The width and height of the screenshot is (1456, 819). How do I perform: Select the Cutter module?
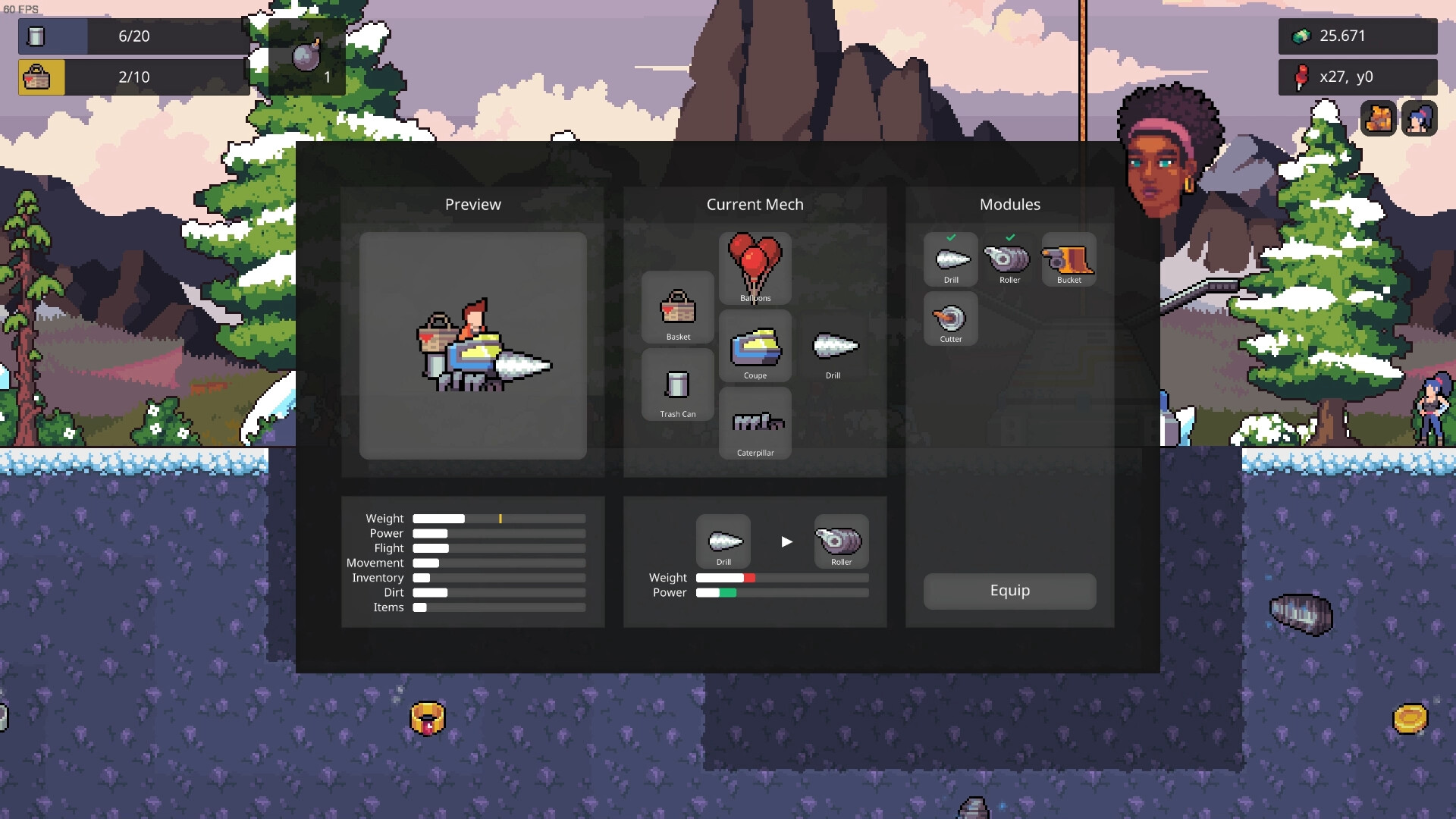[951, 318]
